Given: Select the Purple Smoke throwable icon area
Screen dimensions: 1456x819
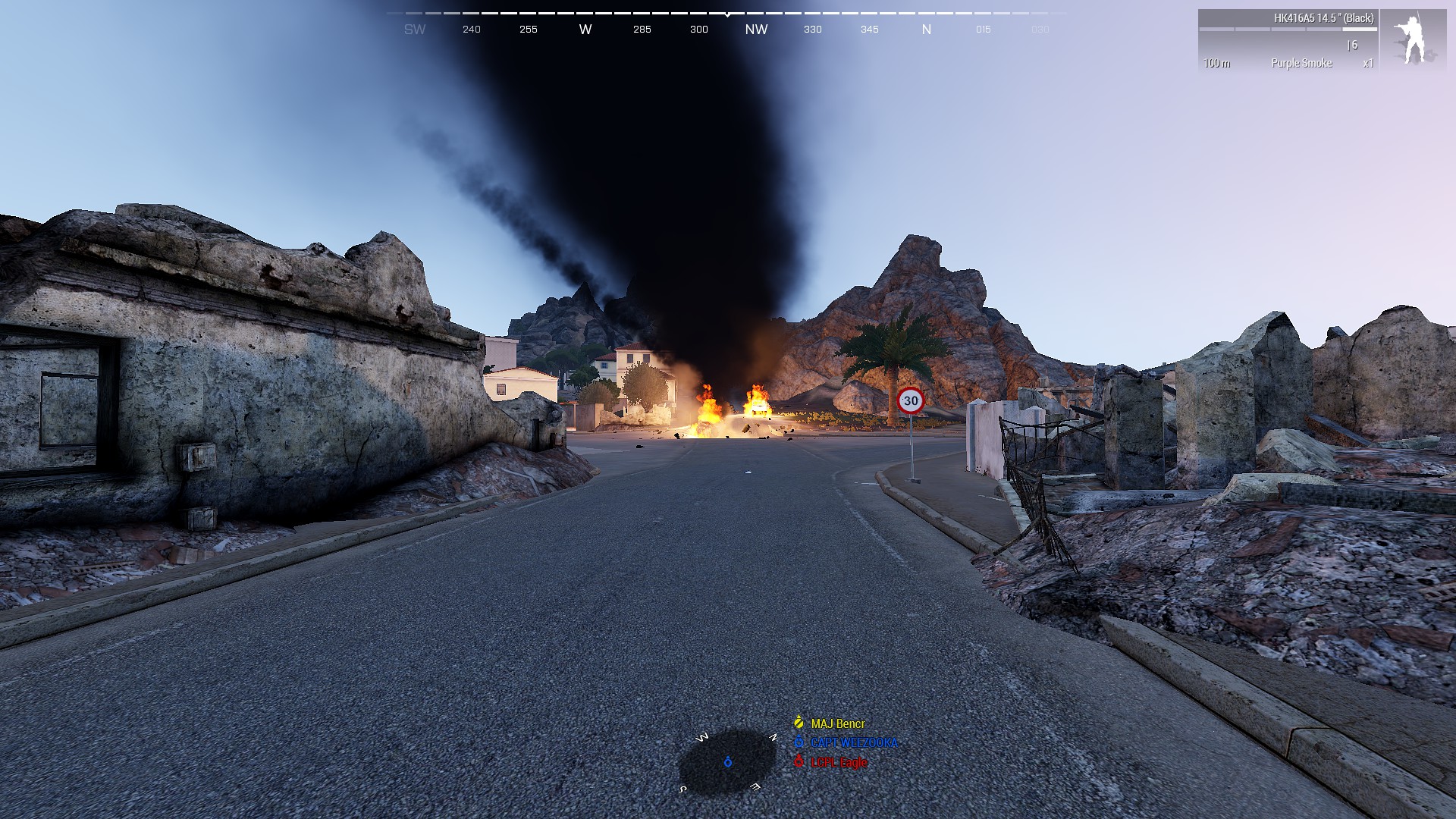Looking at the screenshot, I should (x=1301, y=64).
